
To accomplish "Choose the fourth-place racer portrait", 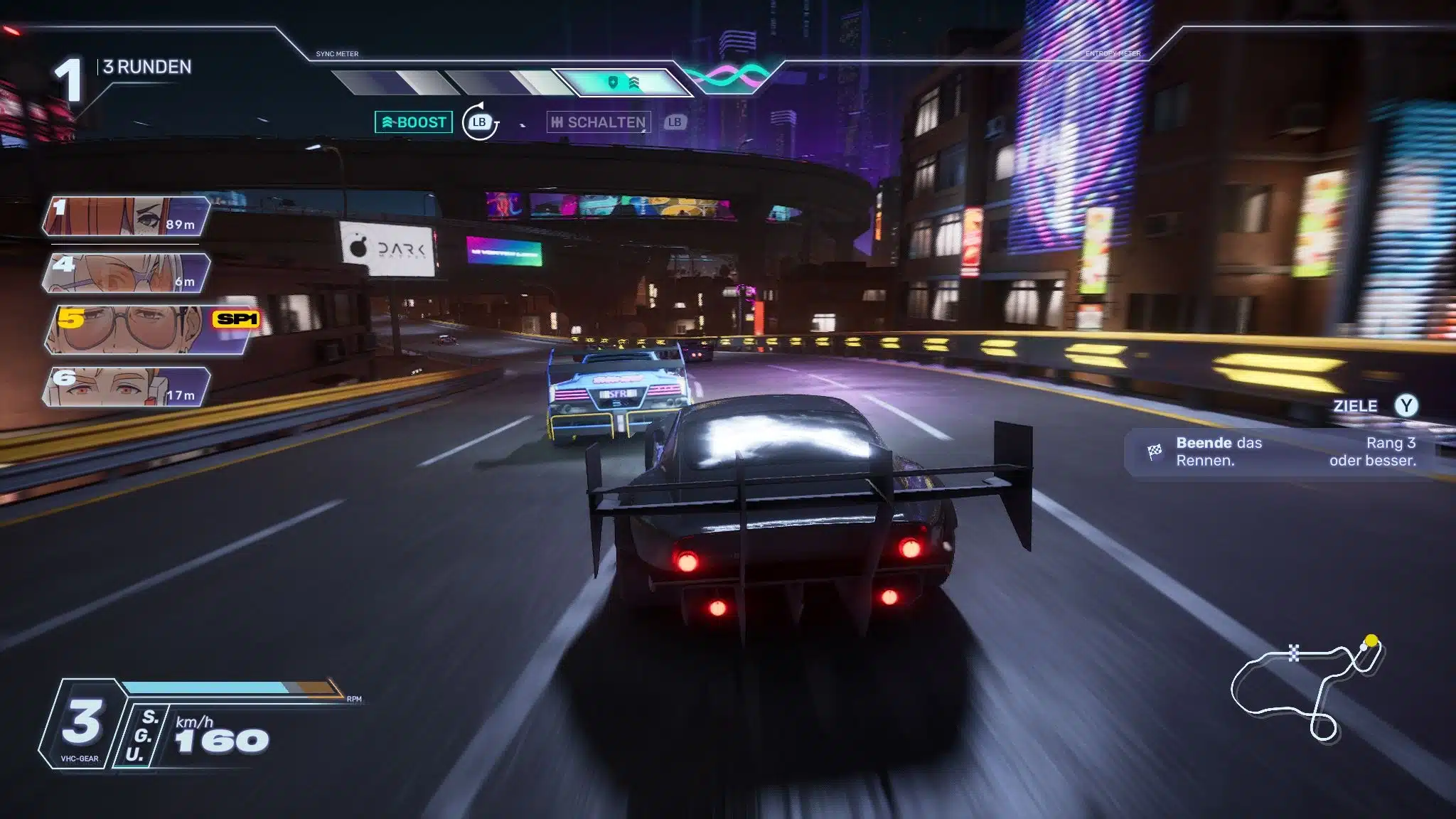I will click(x=127, y=273).
